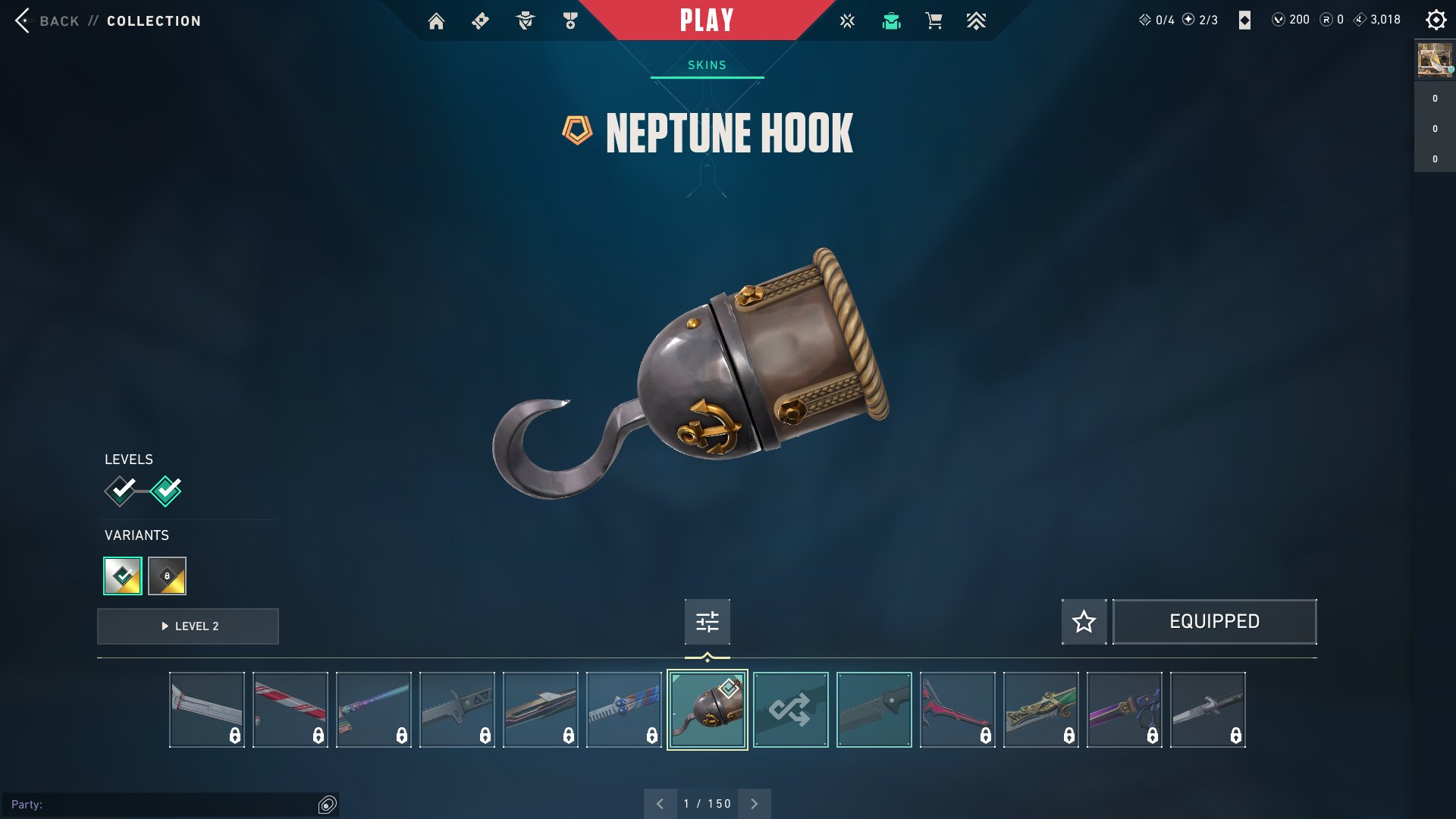Preview the Level 2 video

click(188, 626)
